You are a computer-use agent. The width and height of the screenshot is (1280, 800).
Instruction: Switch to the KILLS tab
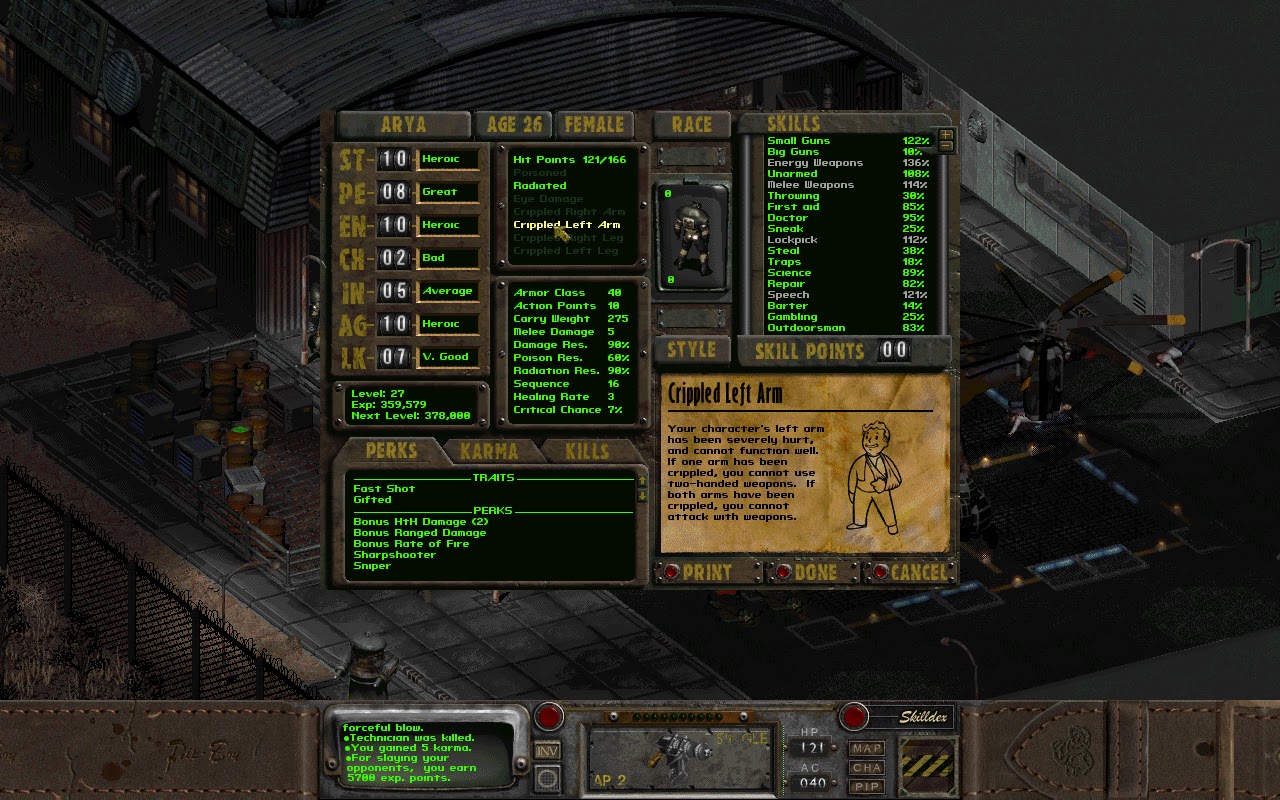pos(586,451)
